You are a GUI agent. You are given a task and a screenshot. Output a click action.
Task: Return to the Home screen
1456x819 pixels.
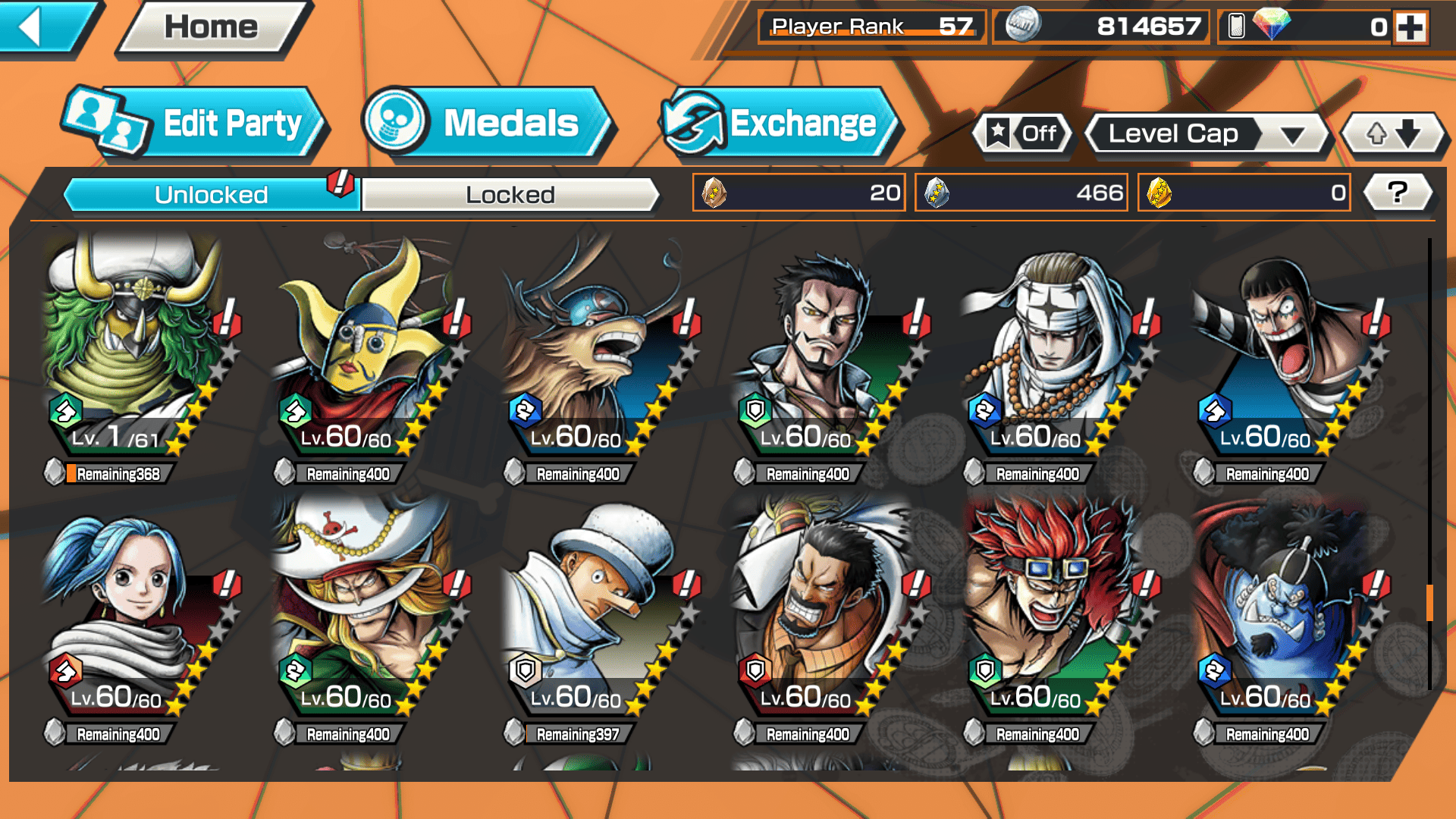(x=211, y=28)
